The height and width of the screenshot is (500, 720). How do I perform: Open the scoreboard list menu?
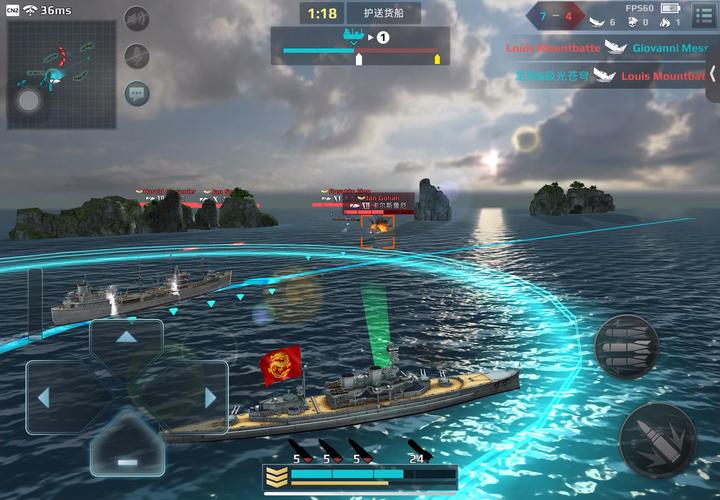704,15
